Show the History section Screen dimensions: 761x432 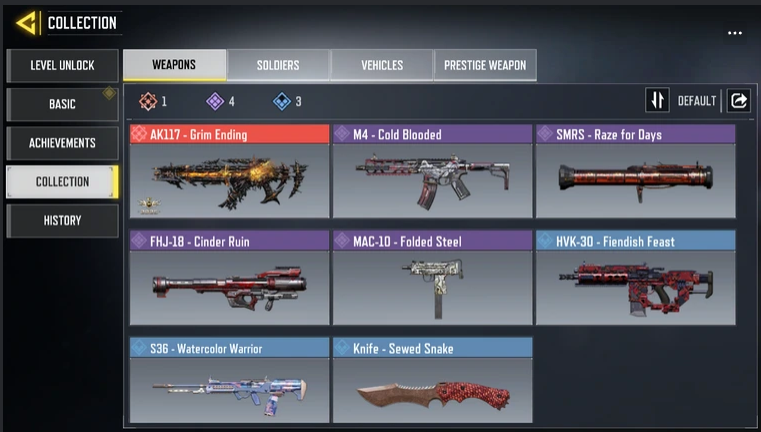coord(62,220)
